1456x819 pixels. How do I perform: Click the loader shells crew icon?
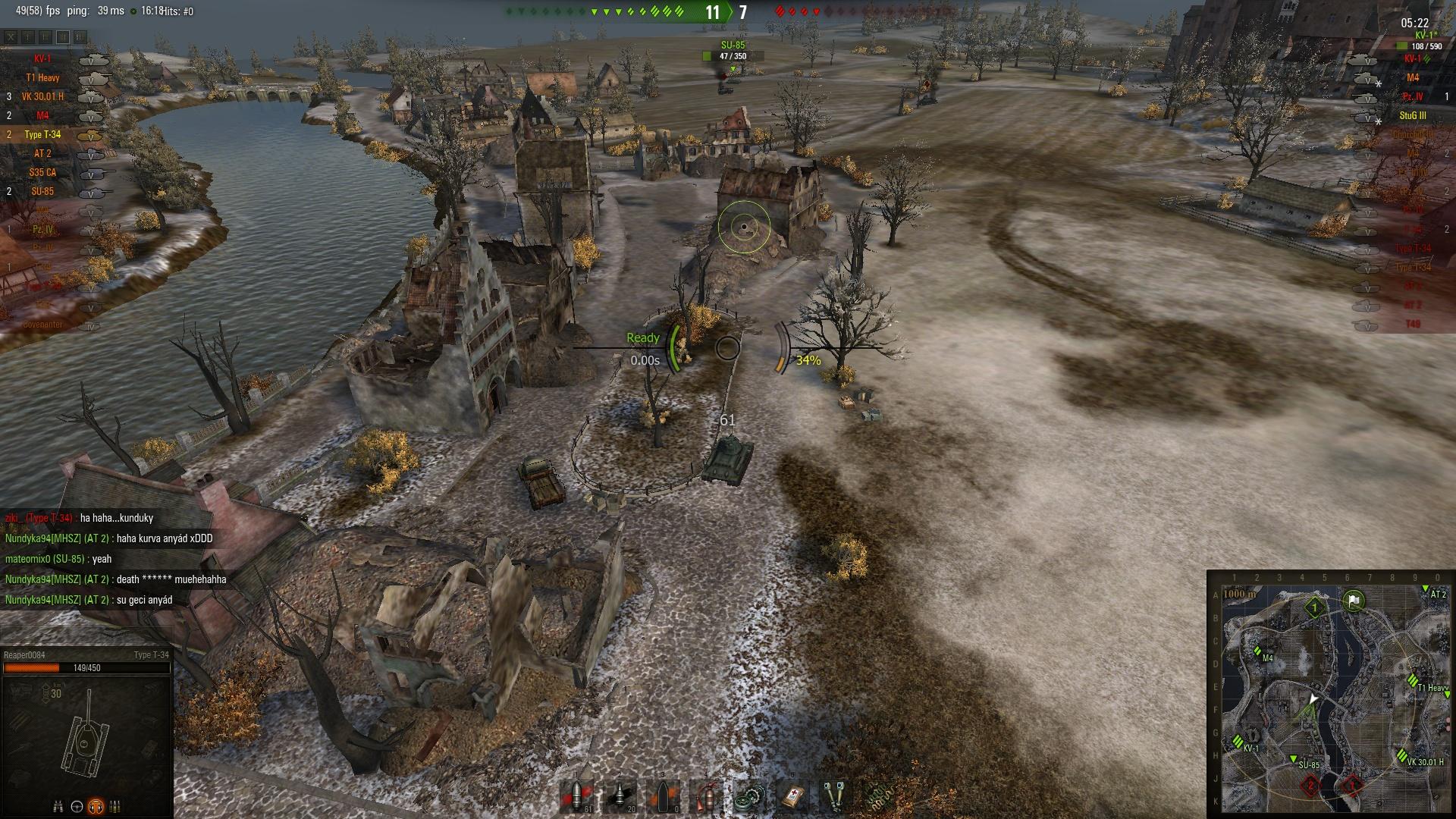pyautogui.click(x=115, y=805)
